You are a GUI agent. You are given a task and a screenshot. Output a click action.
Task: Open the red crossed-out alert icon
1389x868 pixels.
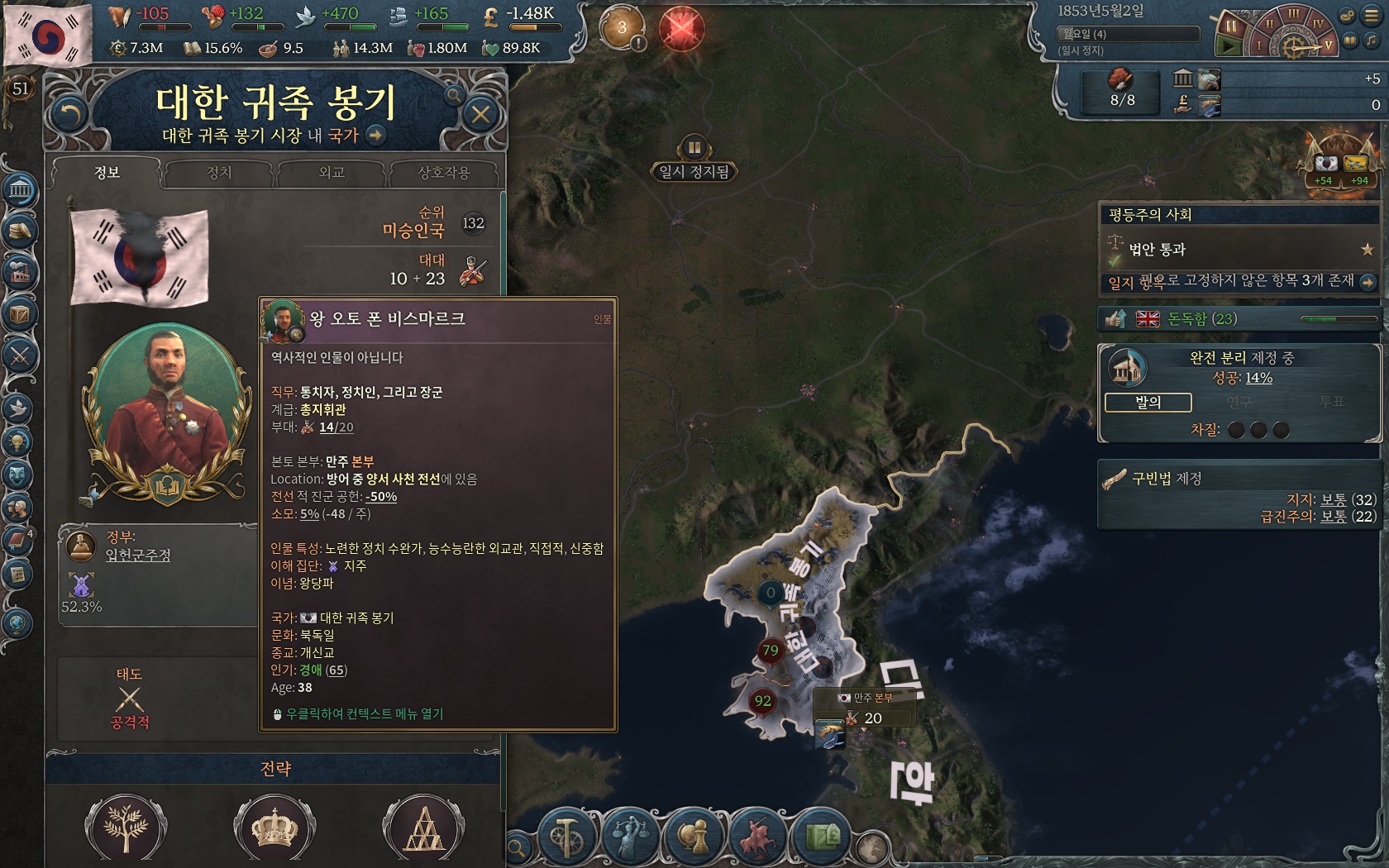(681, 28)
